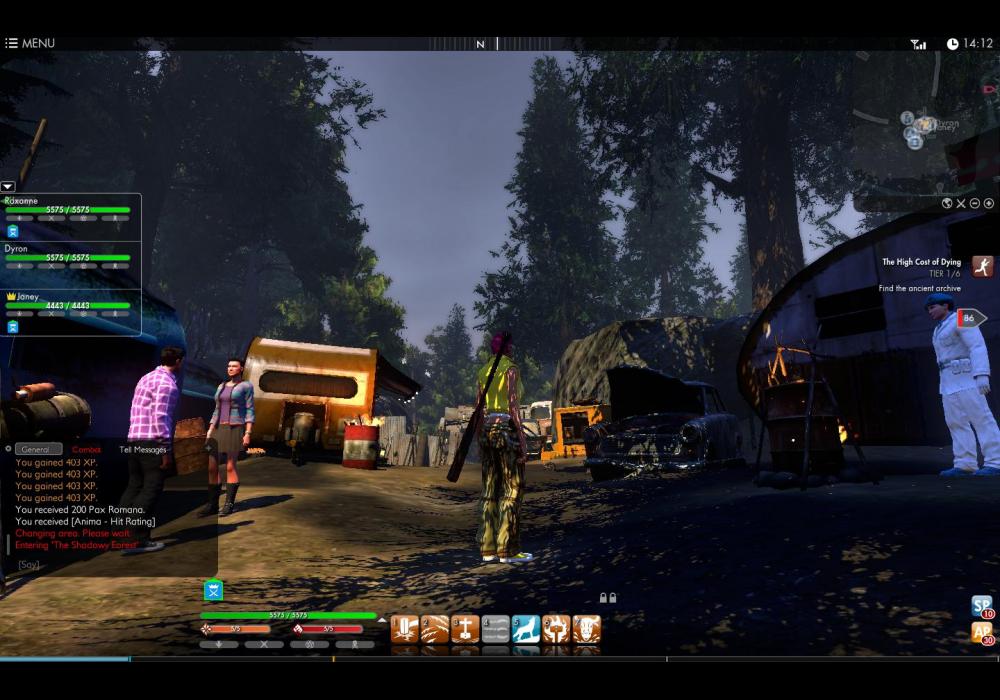Open the SP skill points badge
The width and height of the screenshot is (1000, 700).
pos(982,606)
